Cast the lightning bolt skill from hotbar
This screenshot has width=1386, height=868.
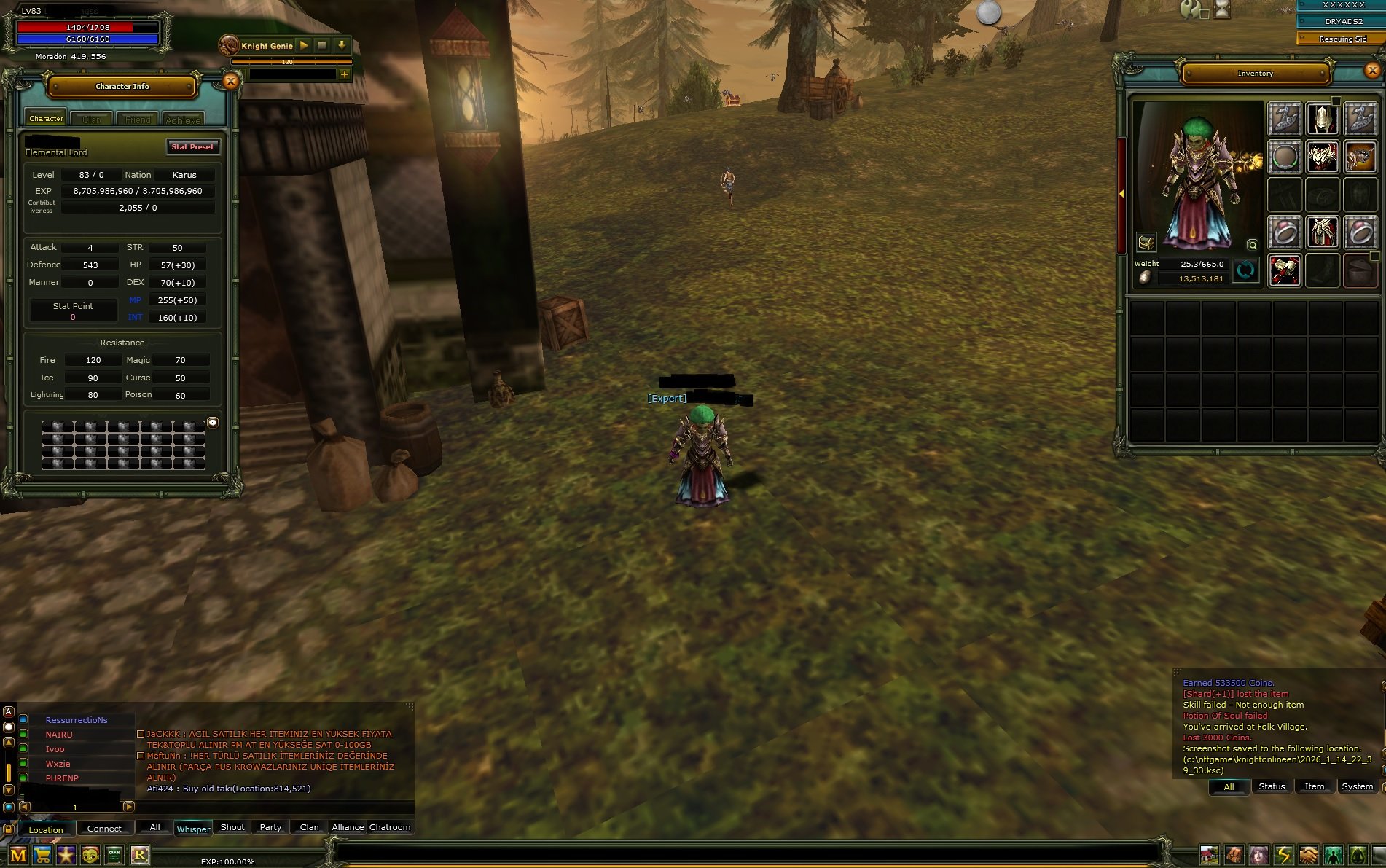pyautogui.click(x=1283, y=854)
